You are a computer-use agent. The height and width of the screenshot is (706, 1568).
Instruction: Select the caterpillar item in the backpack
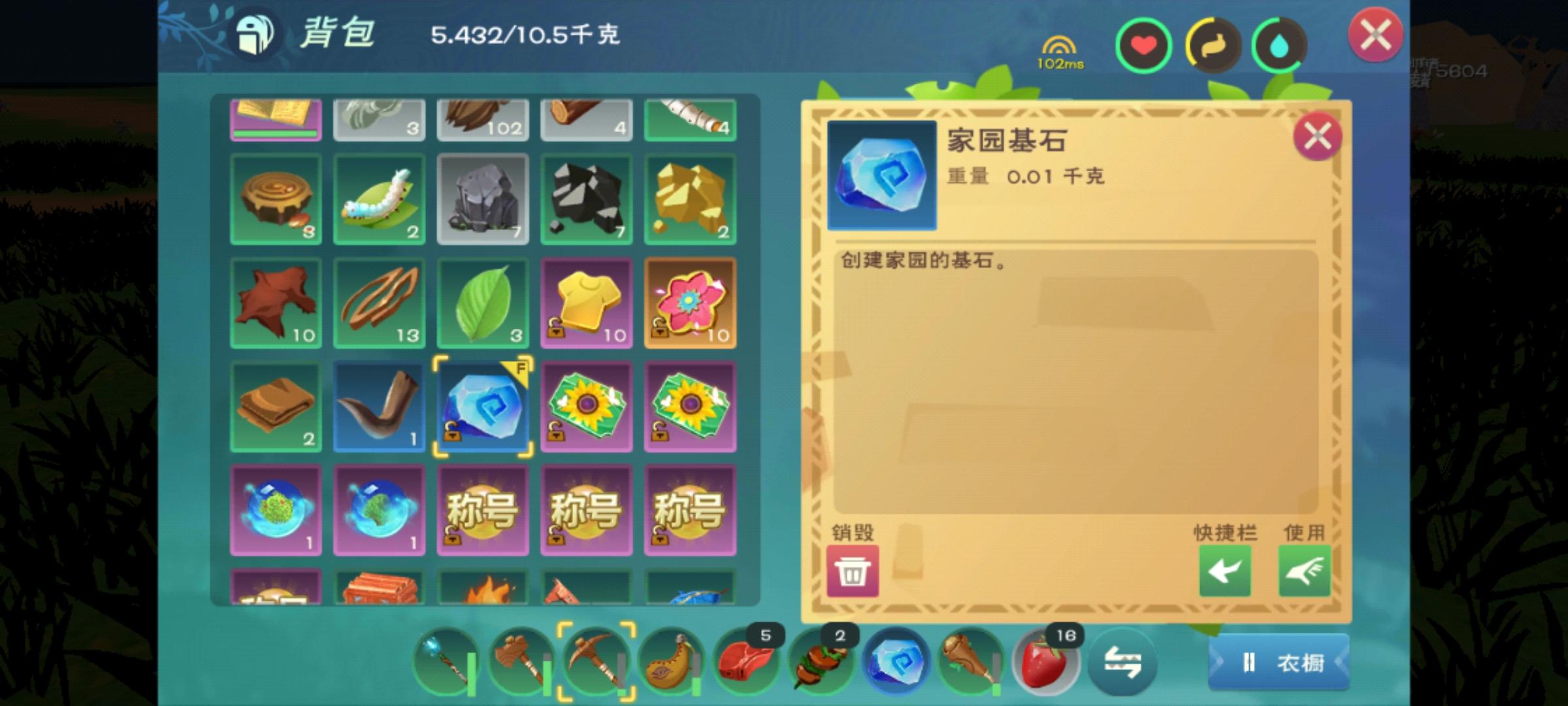[379, 199]
